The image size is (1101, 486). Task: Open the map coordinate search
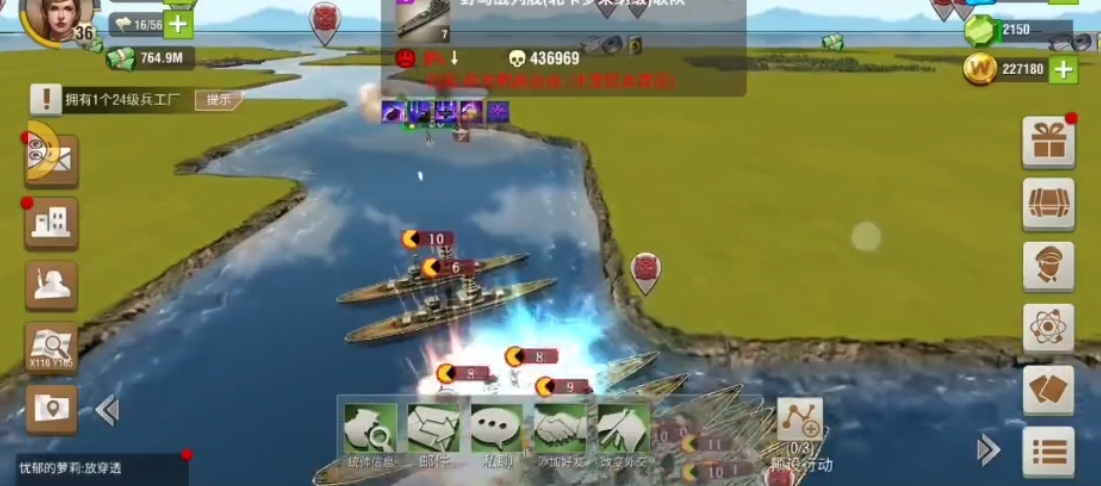51,348
